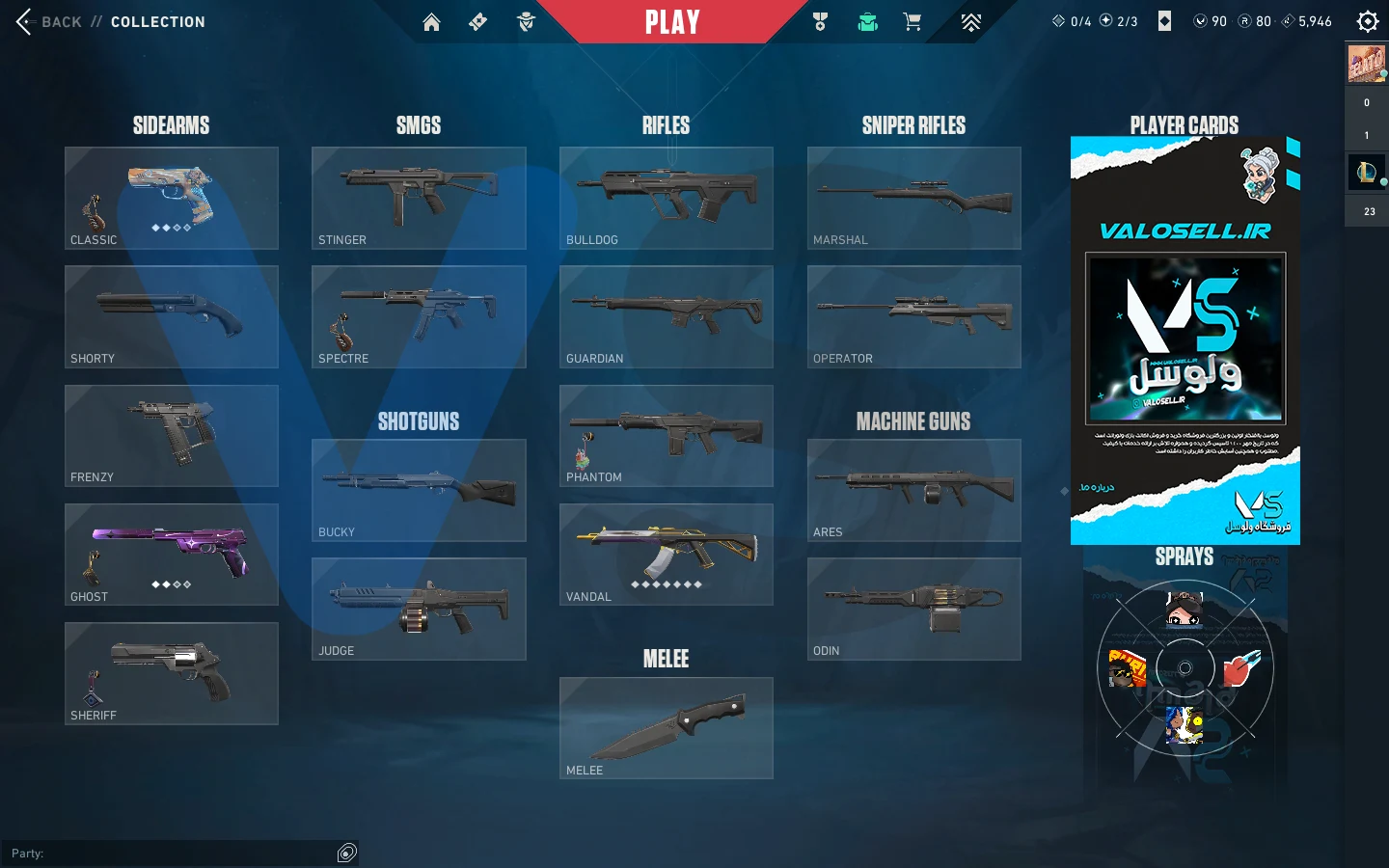Change the equipped player card
This screenshot has height=868, width=1389.
(1185, 339)
